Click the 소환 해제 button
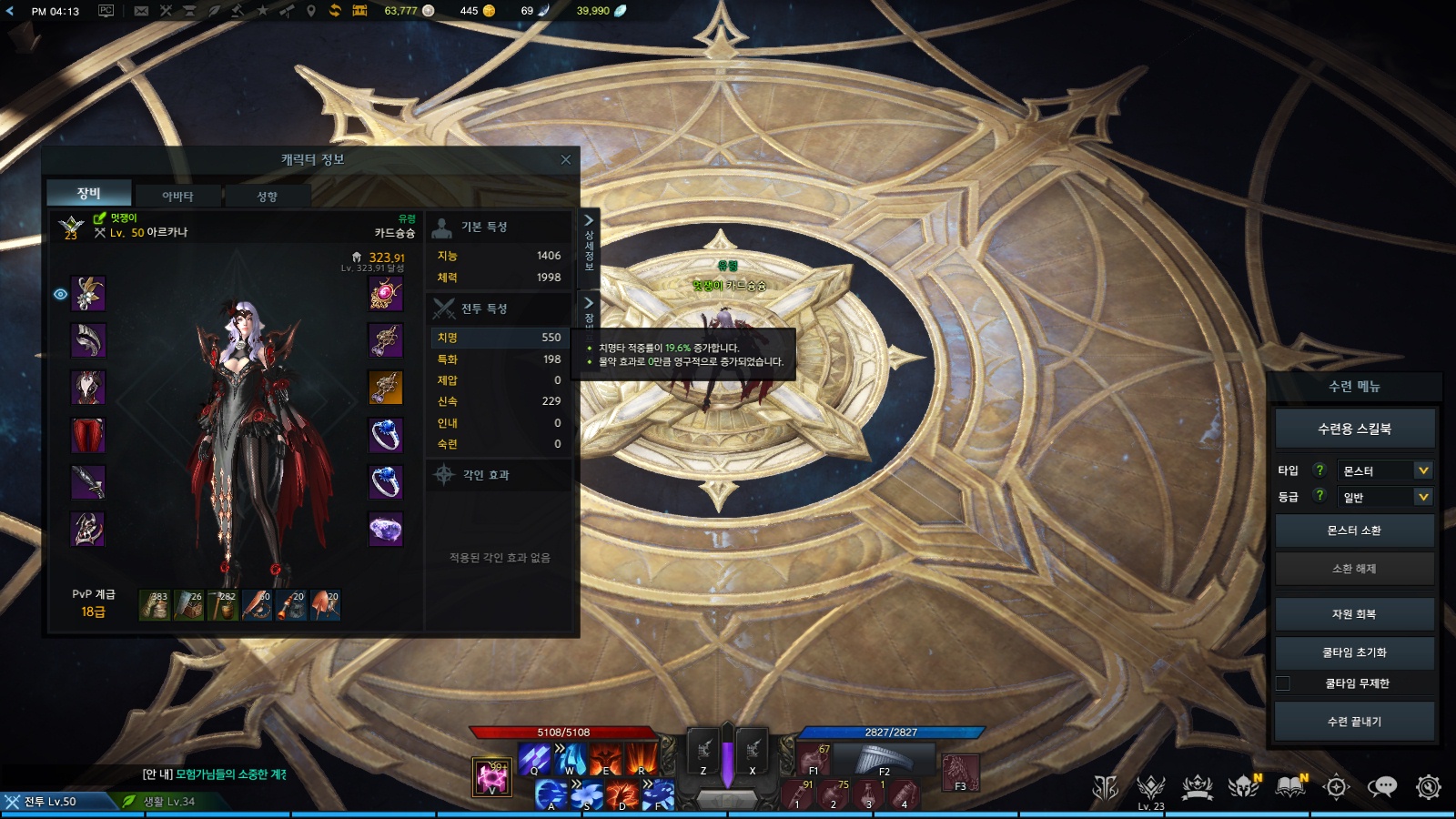 [1354, 569]
